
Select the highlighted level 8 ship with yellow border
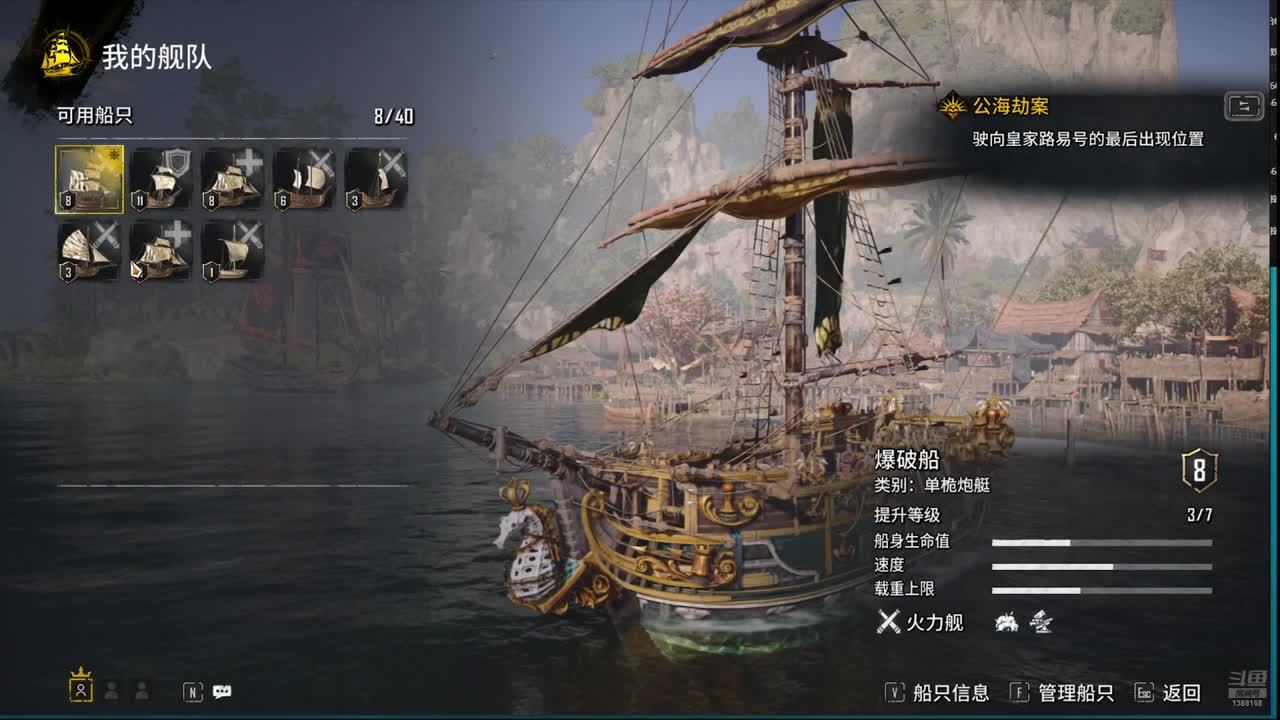tap(90, 180)
